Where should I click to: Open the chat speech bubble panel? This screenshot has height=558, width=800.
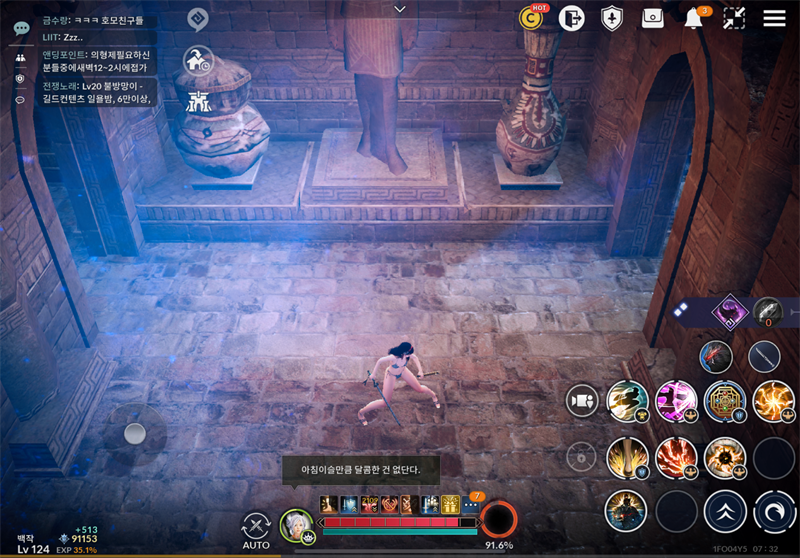tap(21, 28)
